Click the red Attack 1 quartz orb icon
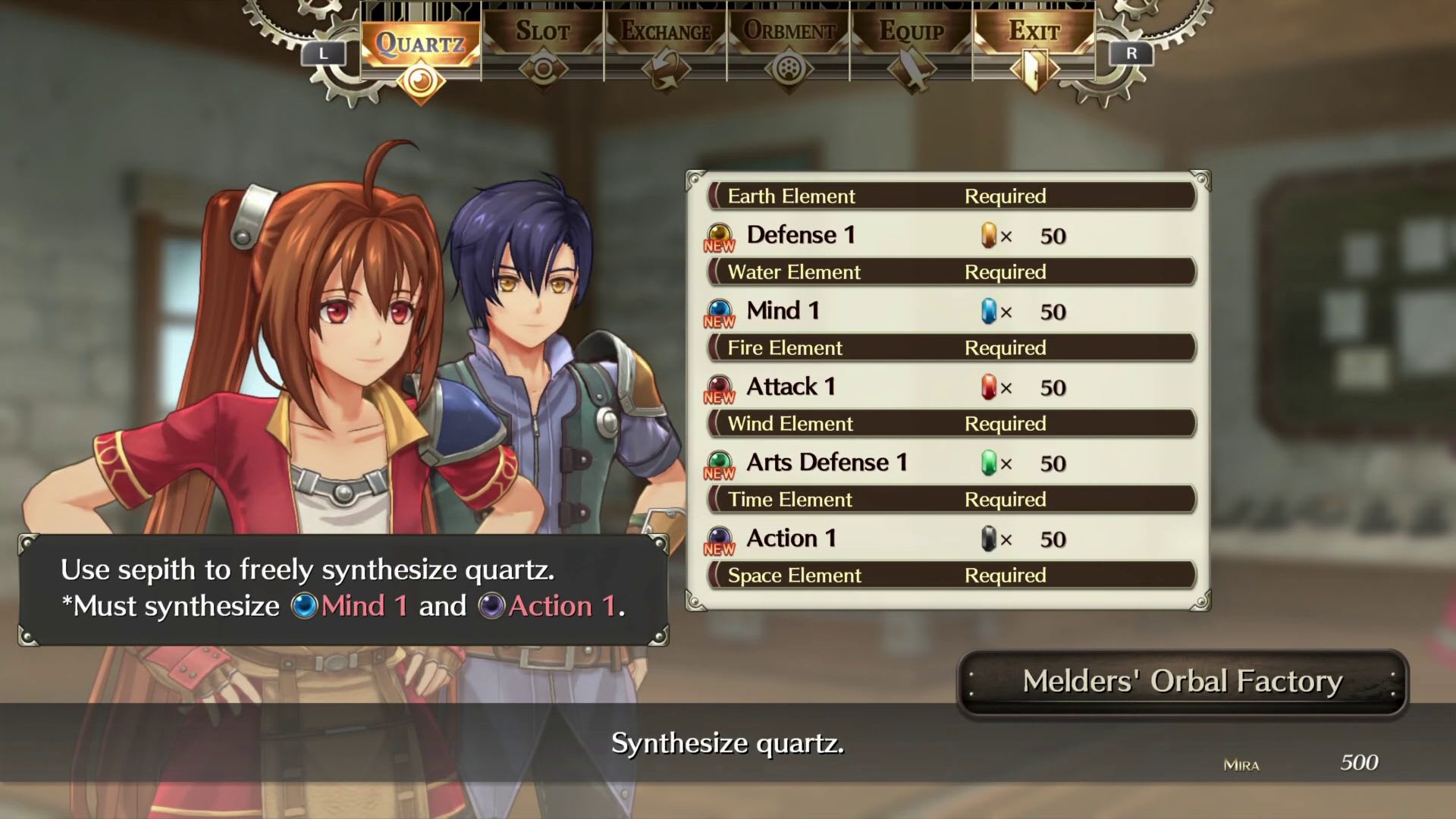Viewport: 1456px width, 819px height. 719,381
